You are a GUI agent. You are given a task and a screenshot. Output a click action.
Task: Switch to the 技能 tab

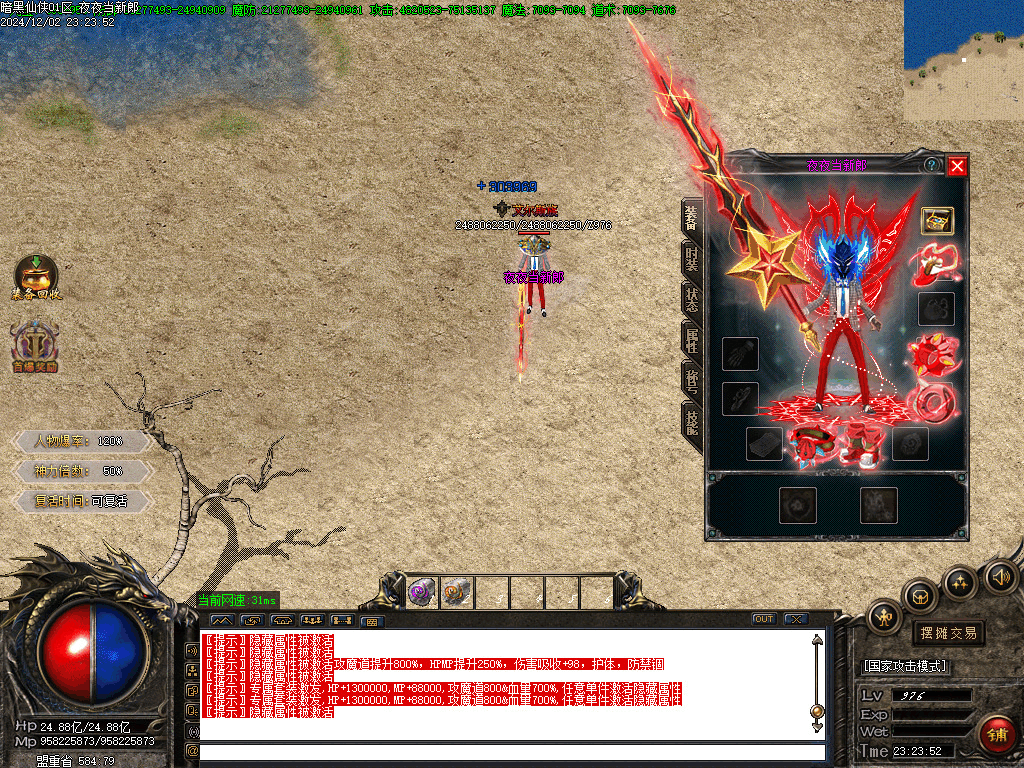(x=692, y=420)
